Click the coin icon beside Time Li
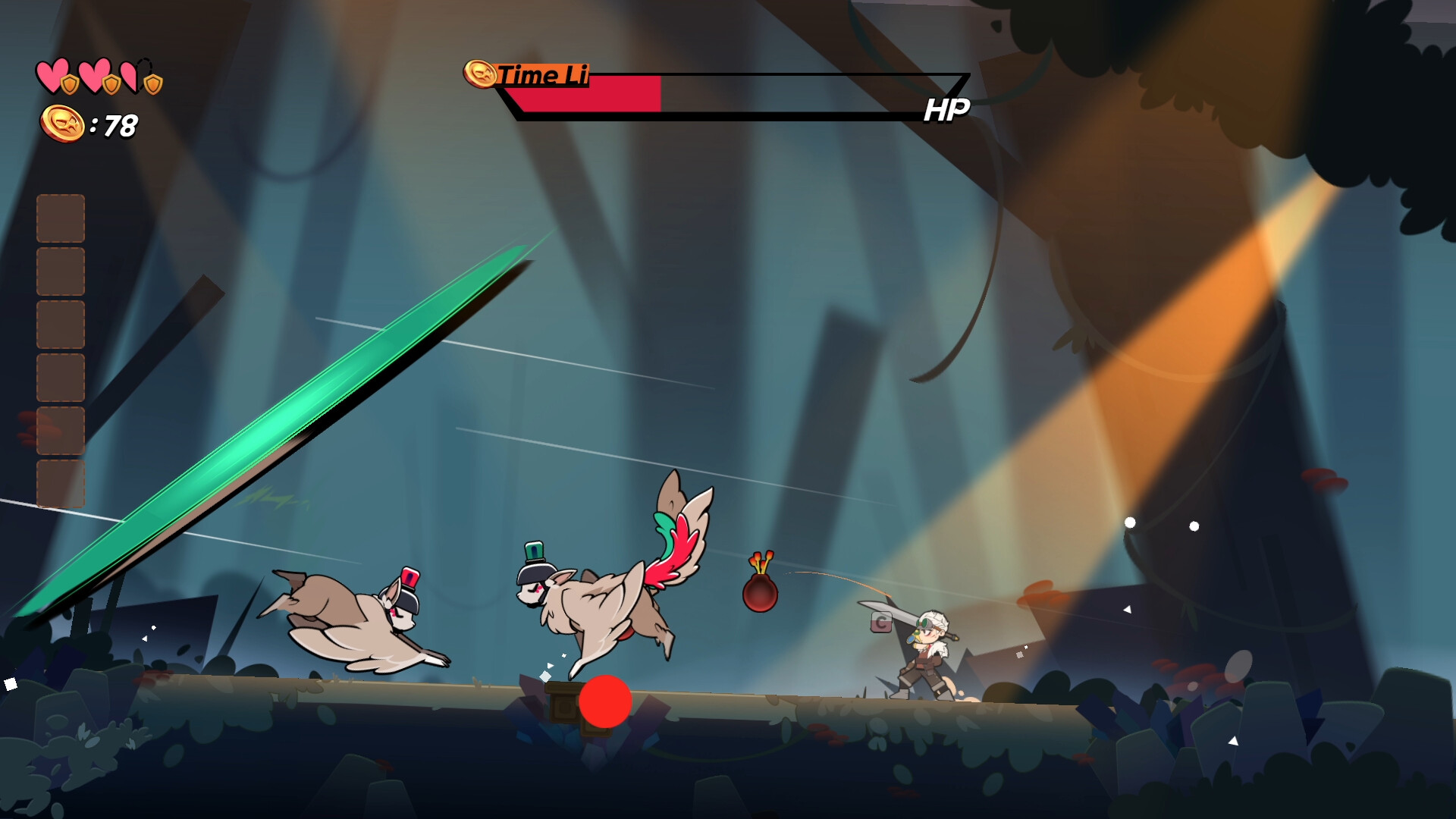Image resolution: width=1456 pixels, height=819 pixels. [481, 74]
